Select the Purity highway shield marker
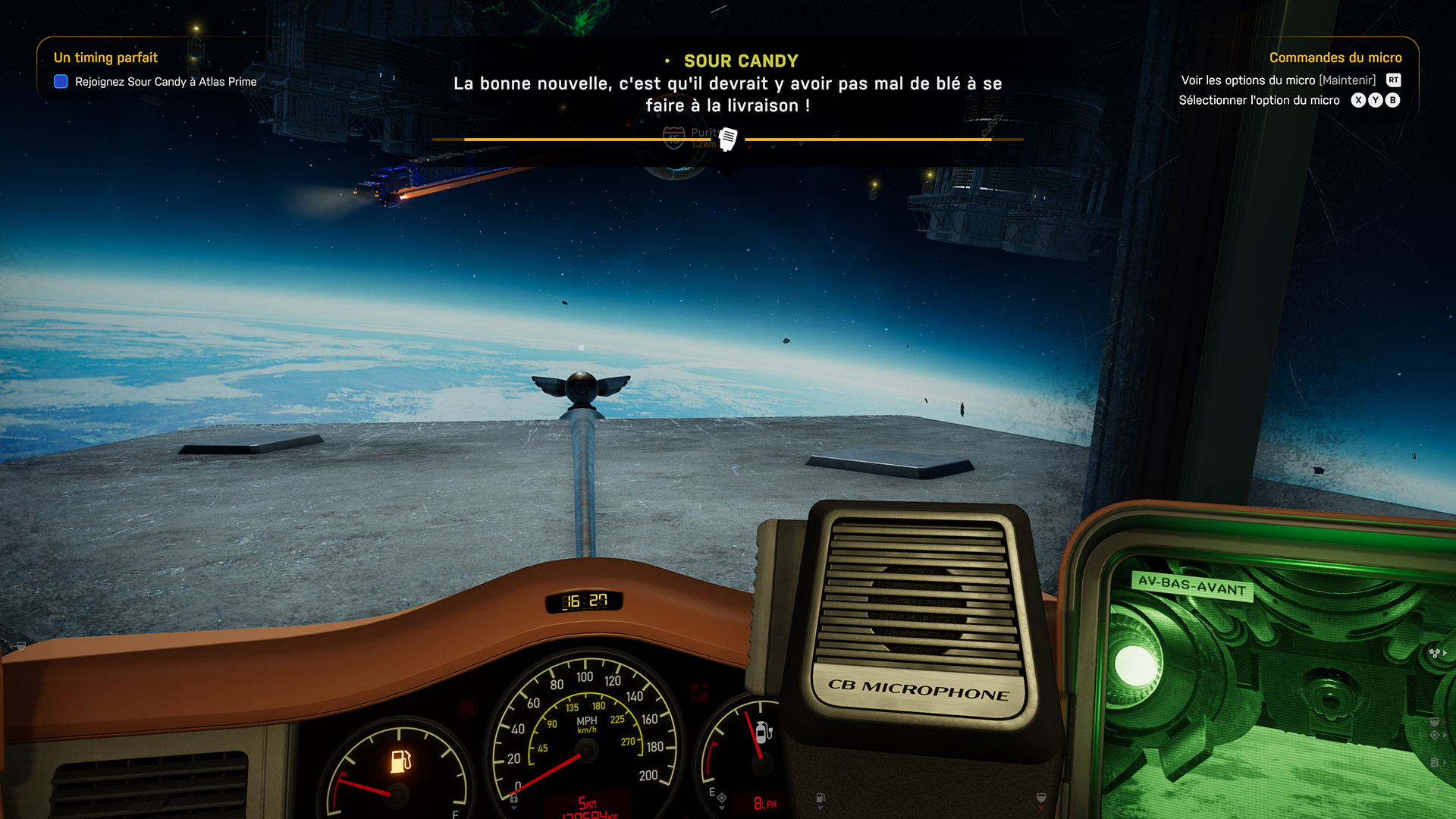1456x819 pixels. [x=674, y=137]
